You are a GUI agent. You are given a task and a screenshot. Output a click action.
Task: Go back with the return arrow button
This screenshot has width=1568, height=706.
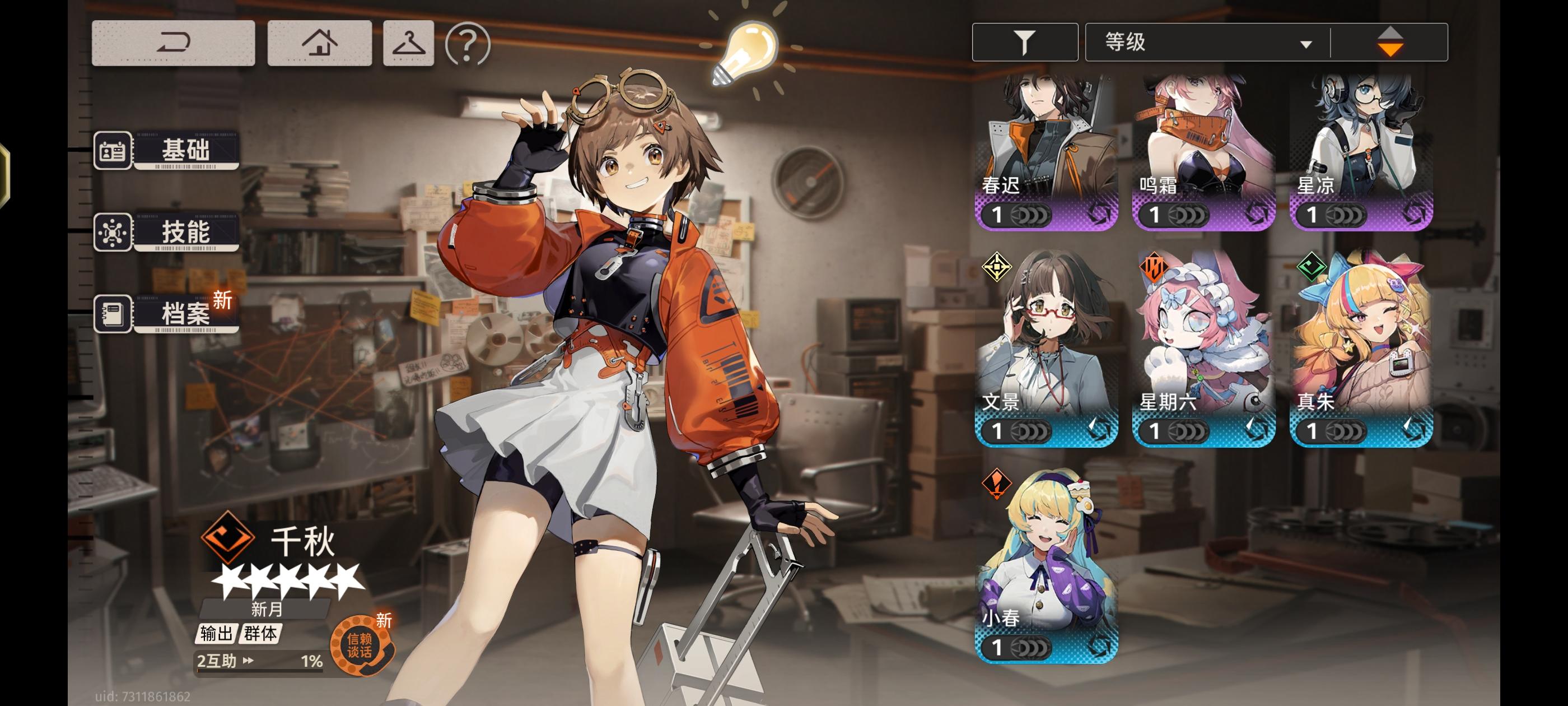click(173, 43)
